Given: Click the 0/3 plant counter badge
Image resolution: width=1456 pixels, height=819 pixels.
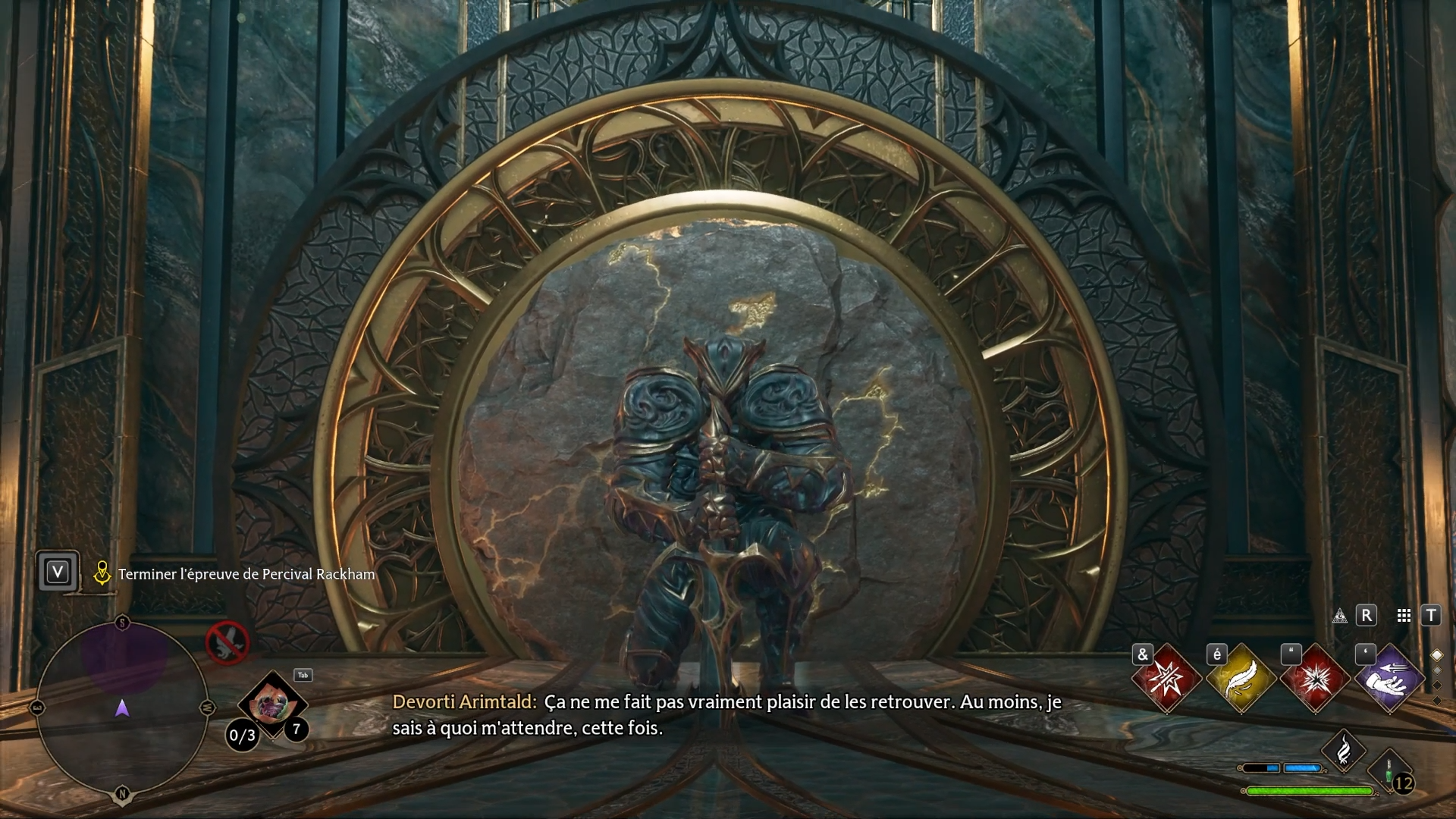Looking at the screenshot, I should click(241, 735).
